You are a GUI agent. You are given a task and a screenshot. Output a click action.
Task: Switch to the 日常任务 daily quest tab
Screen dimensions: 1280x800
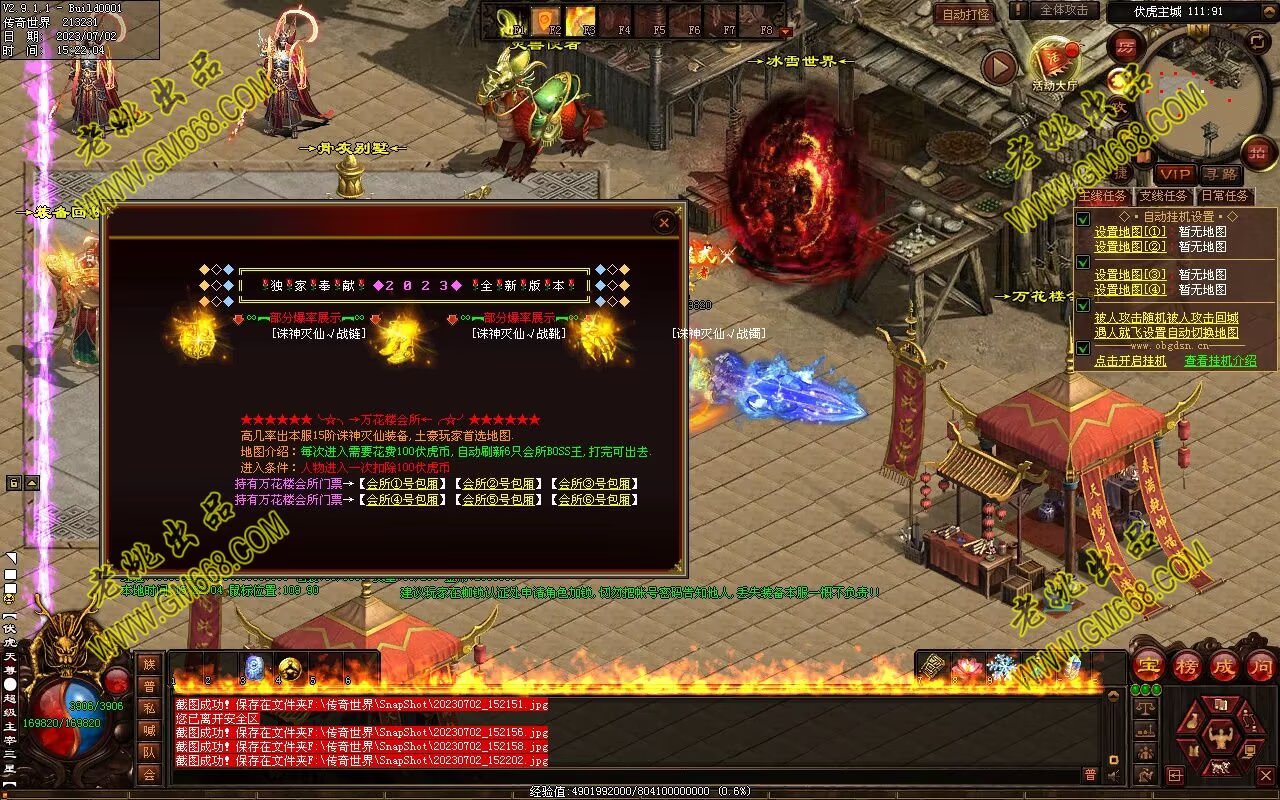click(x=1223, y=196)
